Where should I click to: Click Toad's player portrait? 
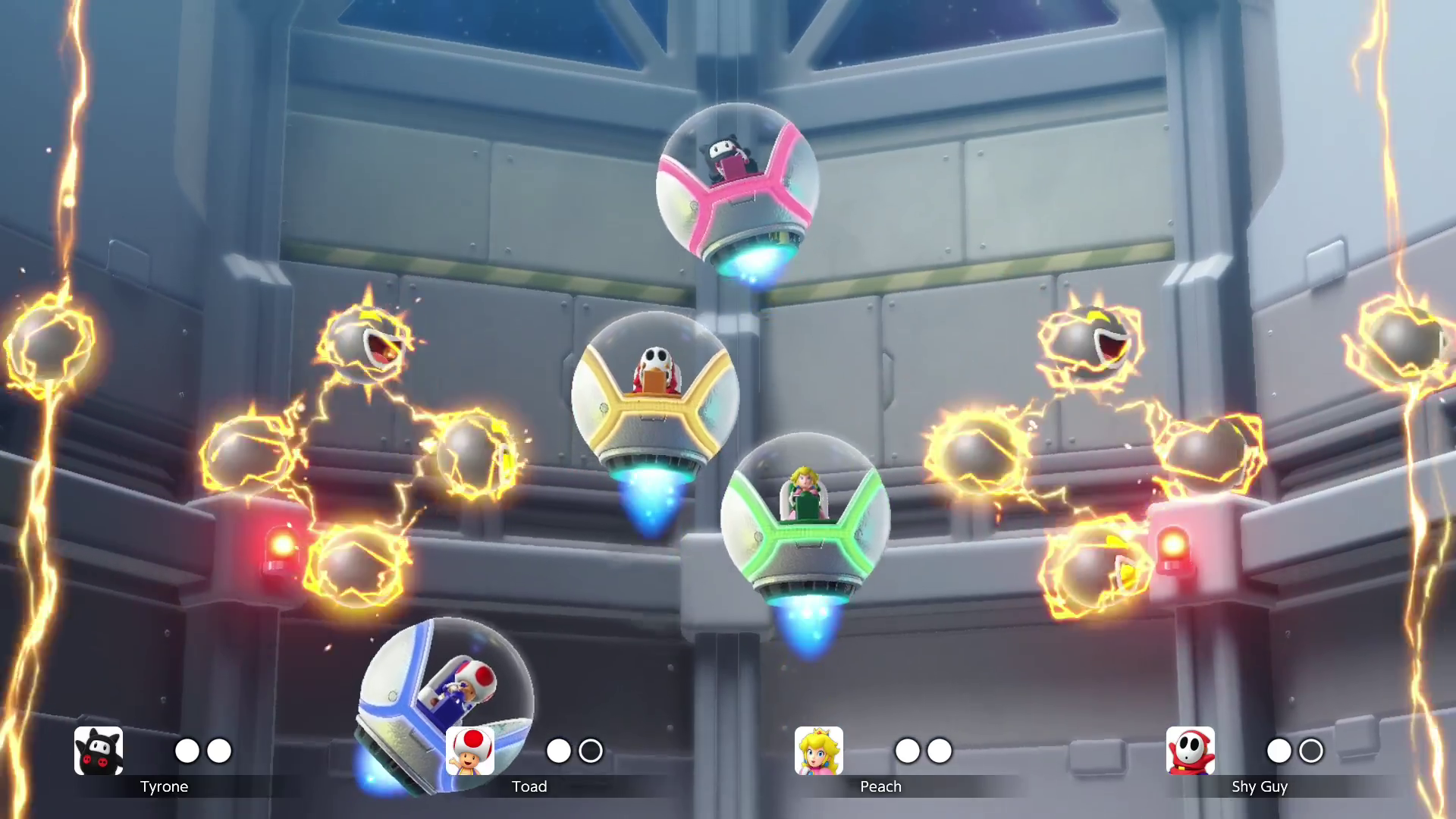[470, 751]
